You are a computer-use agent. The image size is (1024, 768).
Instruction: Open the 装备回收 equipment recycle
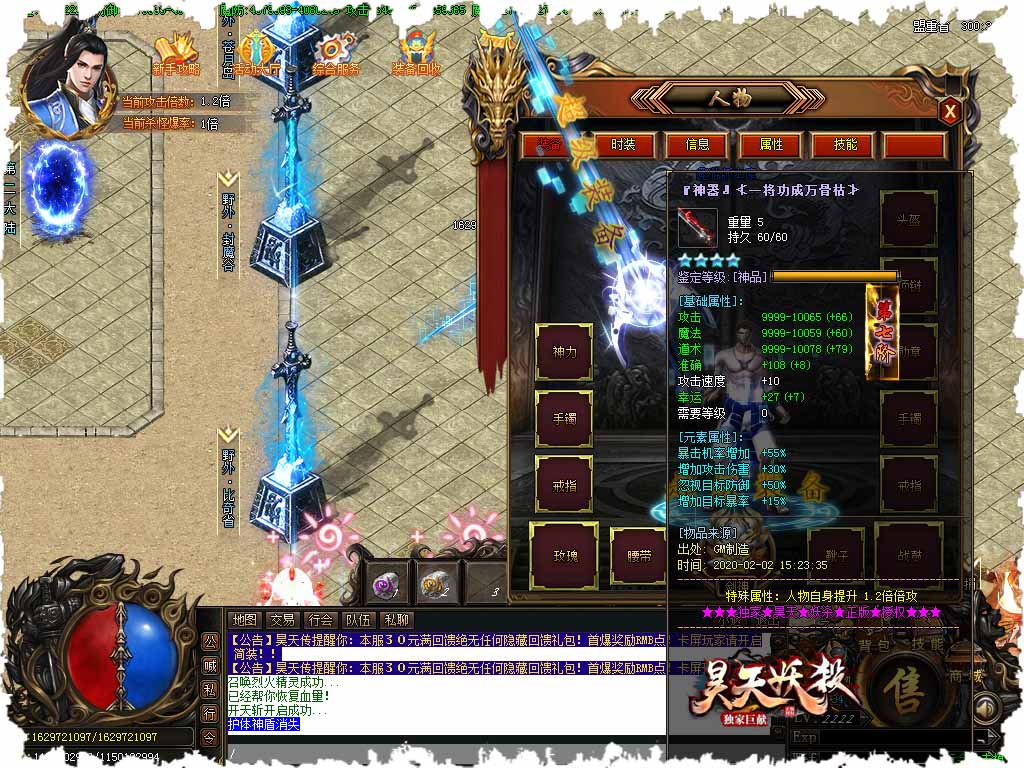point(416,54)
